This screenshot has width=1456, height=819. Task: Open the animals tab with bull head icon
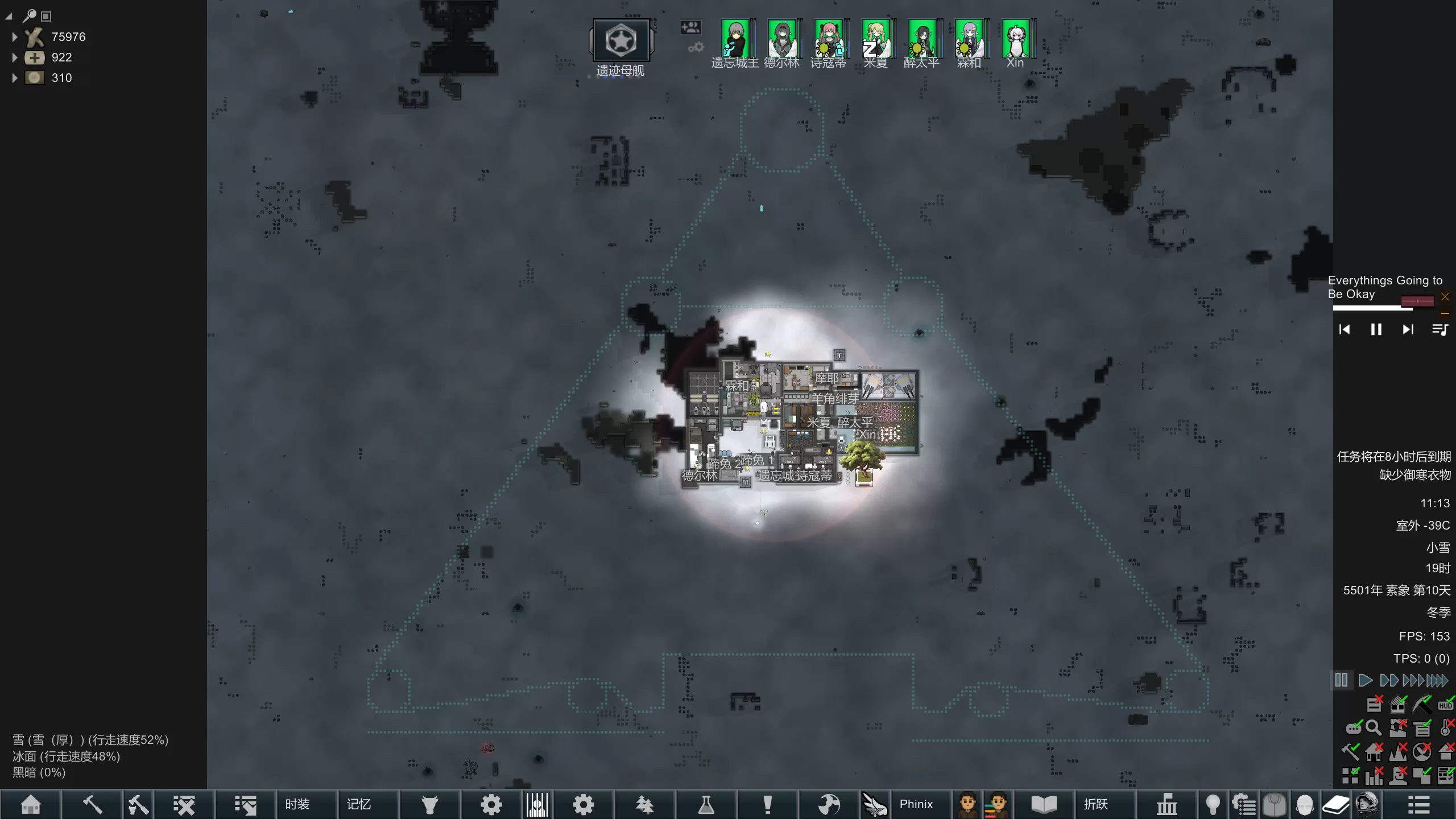coord(430,804)
